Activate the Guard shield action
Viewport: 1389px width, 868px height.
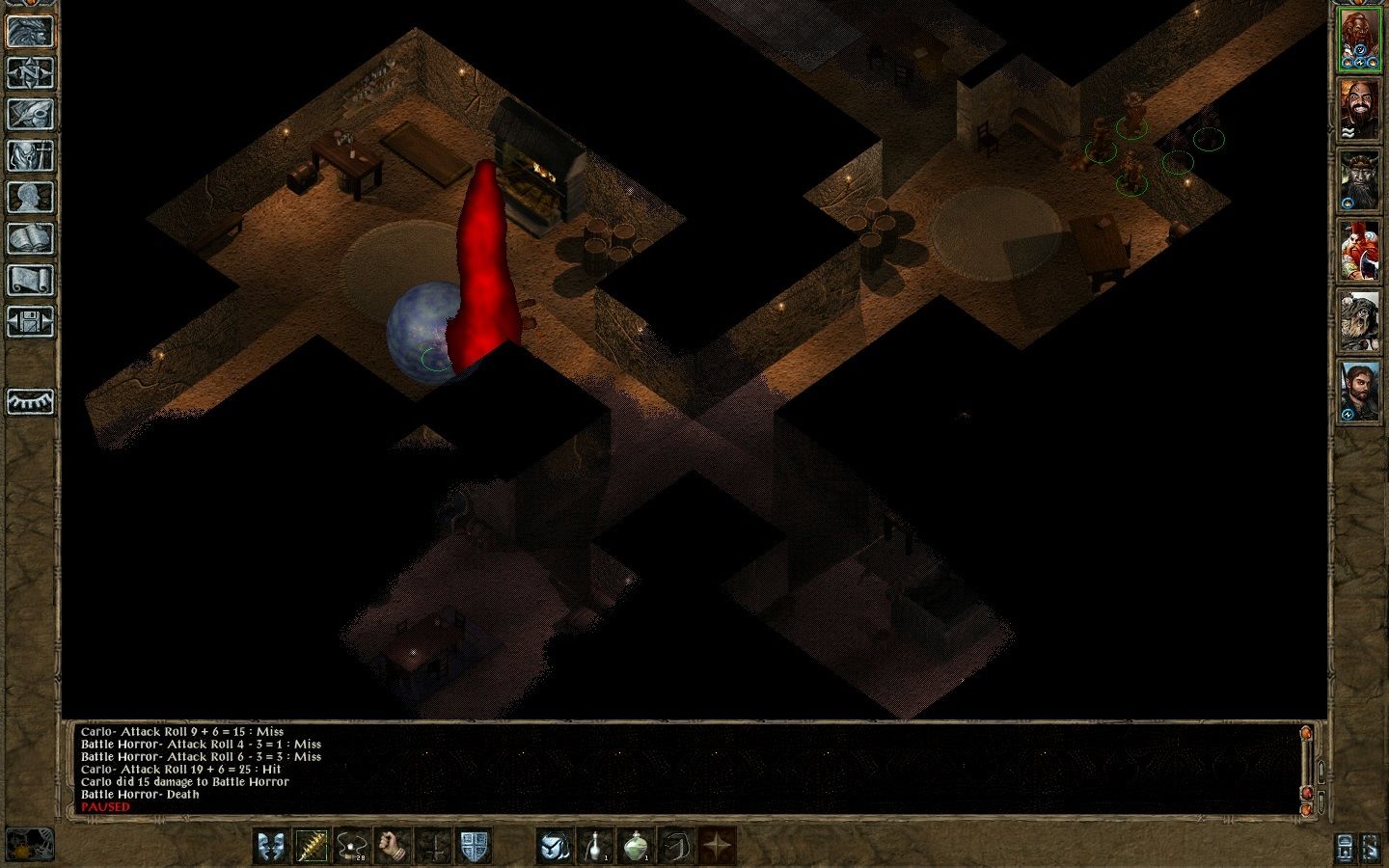coord(472,846)
